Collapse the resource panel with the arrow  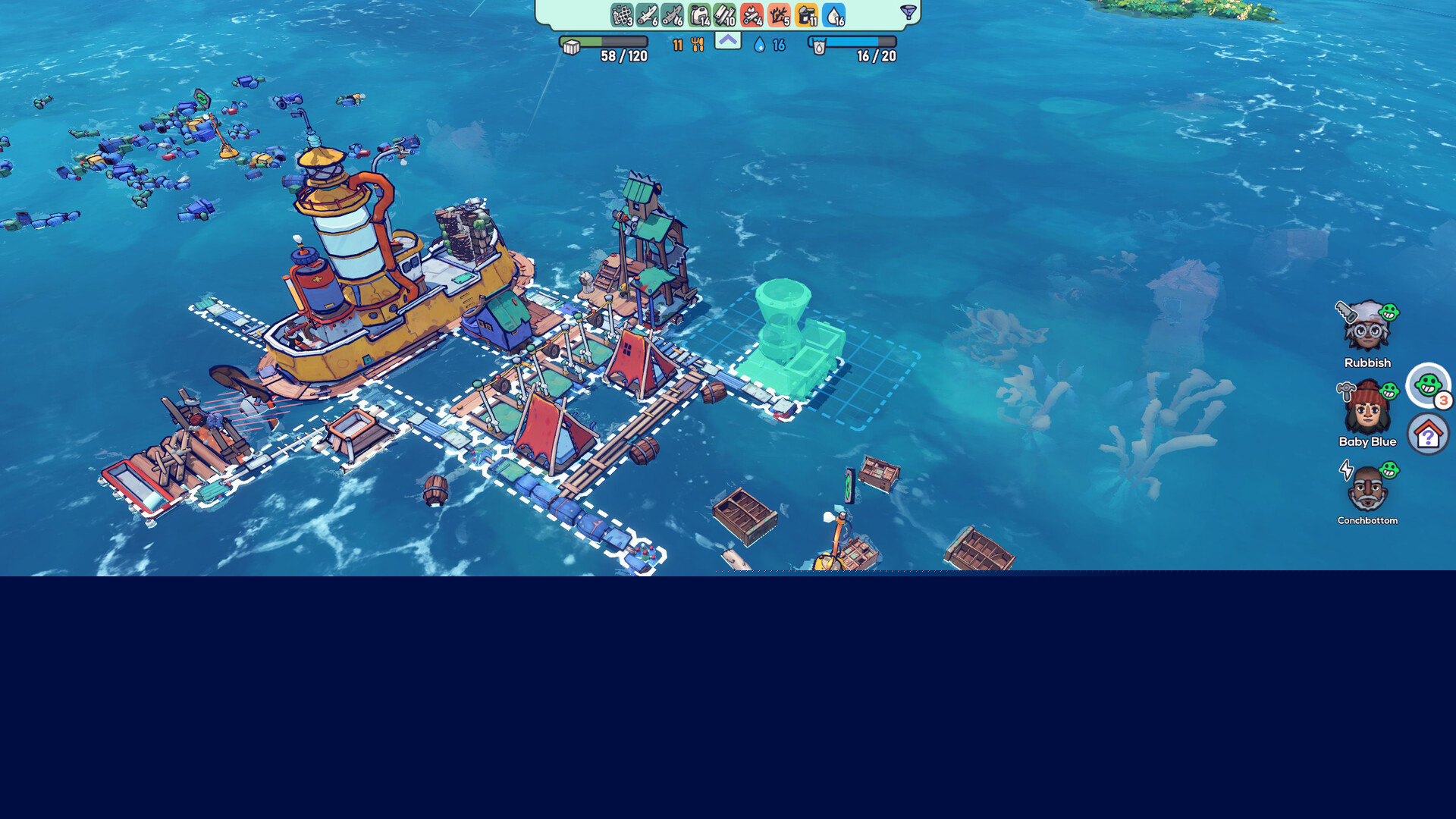point(727,40)
